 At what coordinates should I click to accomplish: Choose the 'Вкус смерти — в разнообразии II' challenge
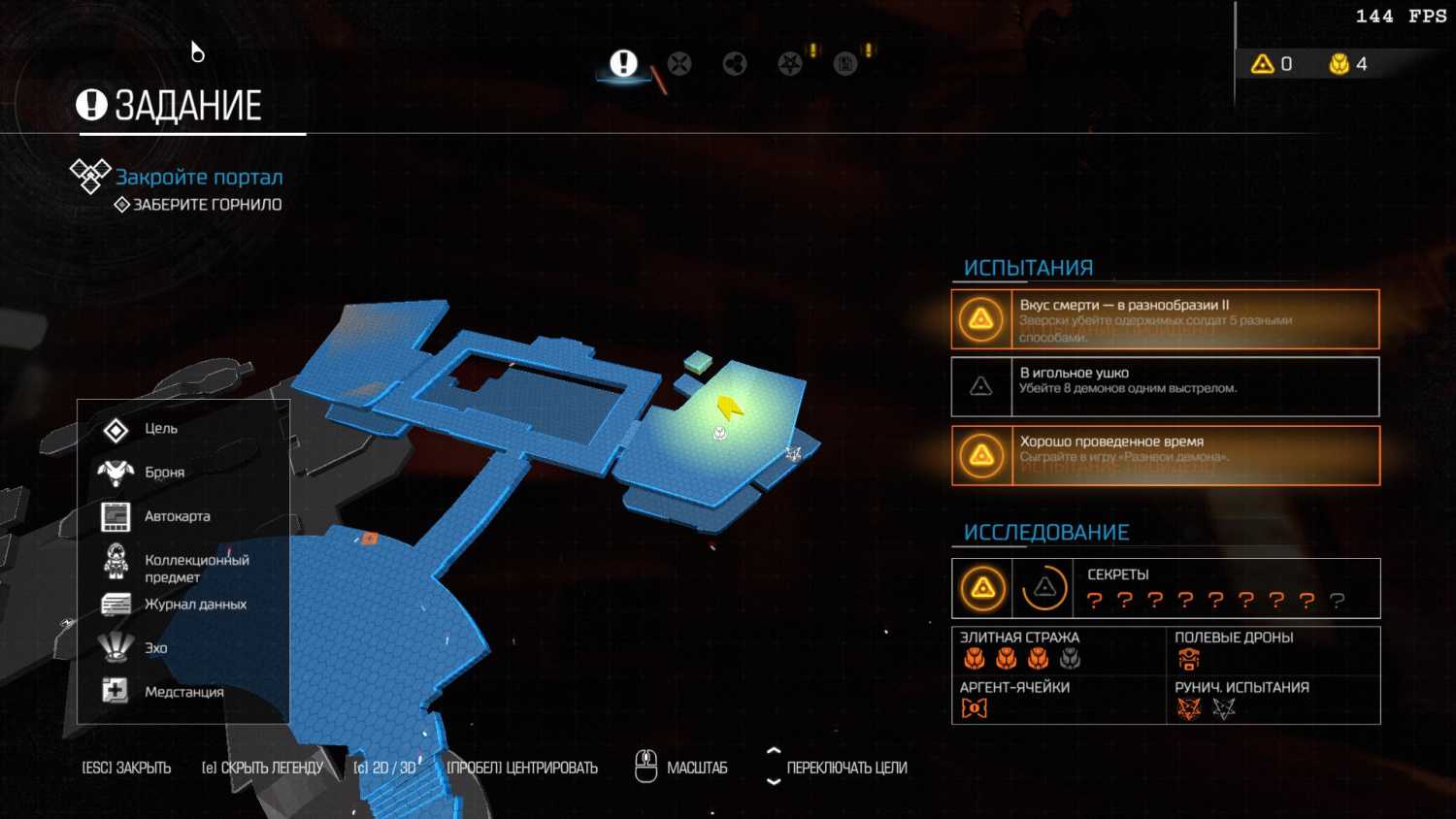1165,319
